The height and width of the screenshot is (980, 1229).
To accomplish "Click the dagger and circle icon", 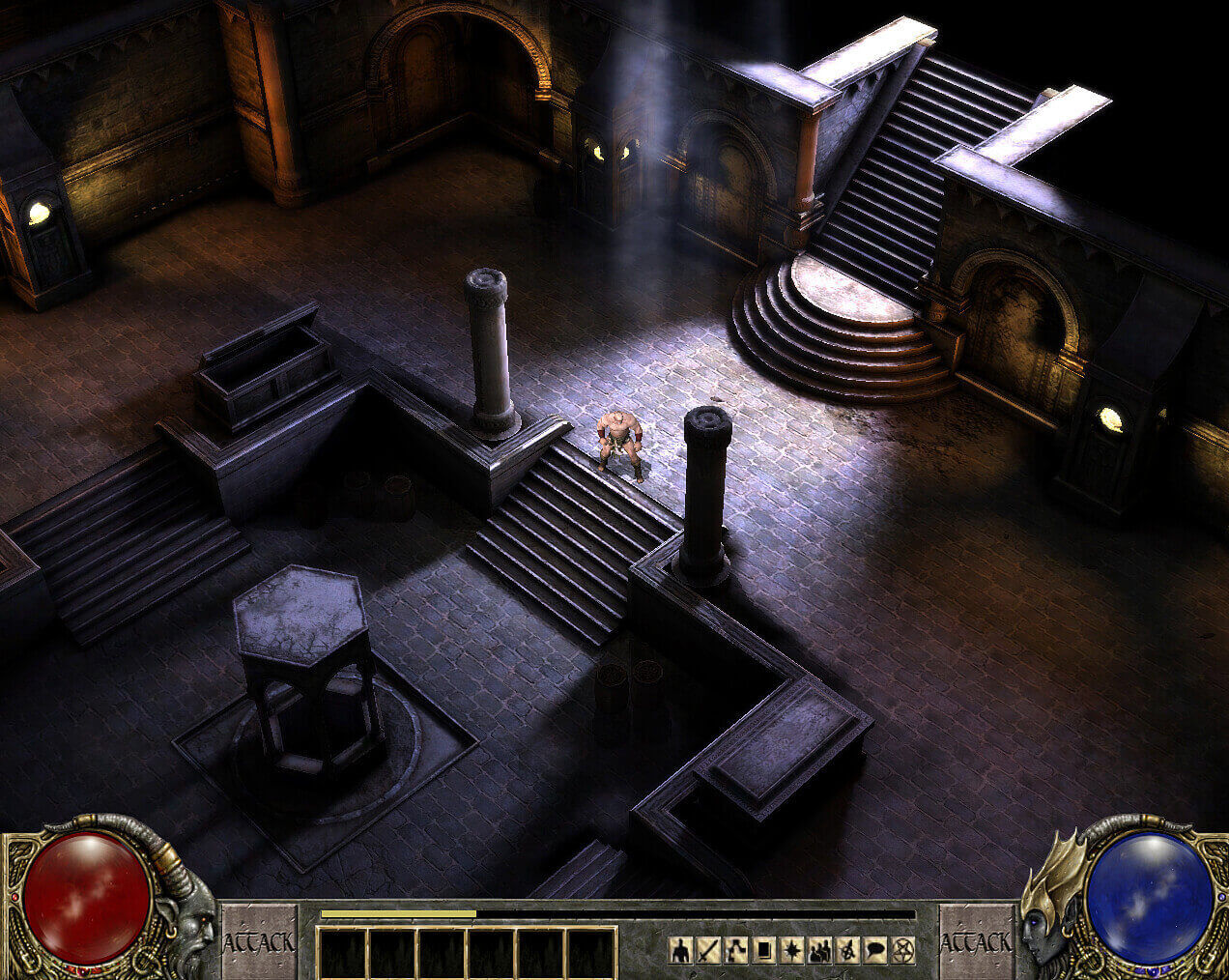I will pos(848,951).
